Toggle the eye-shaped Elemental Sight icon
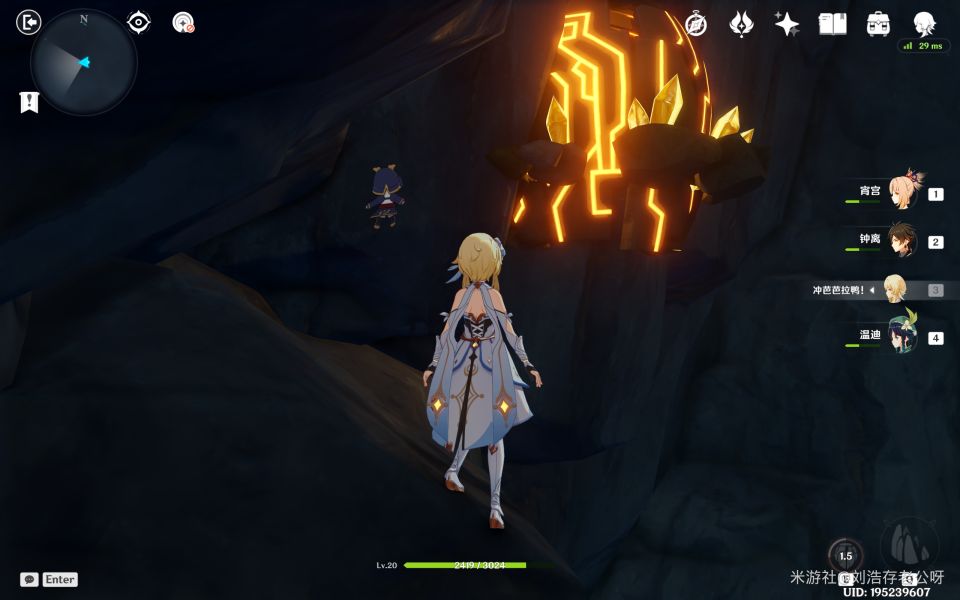Image resolution: width=960 pixels, height=600 pixels. 138,22
